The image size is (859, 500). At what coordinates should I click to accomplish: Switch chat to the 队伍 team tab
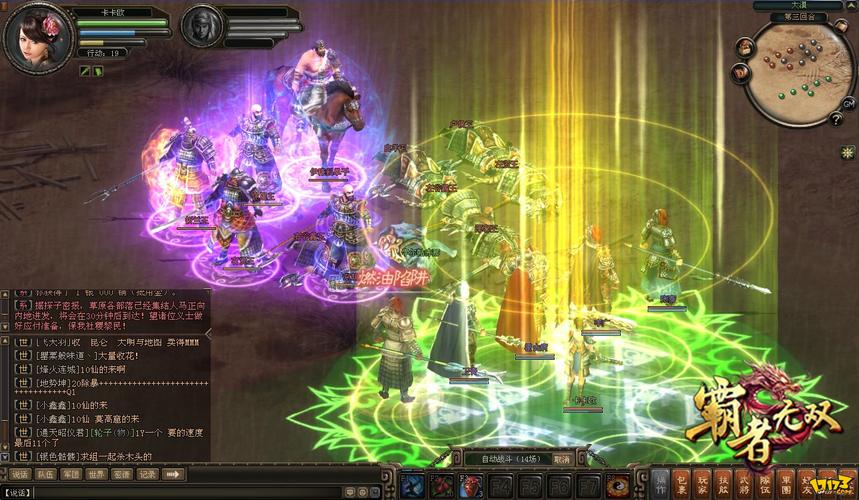pyautogui.click(x=45, y=474)
